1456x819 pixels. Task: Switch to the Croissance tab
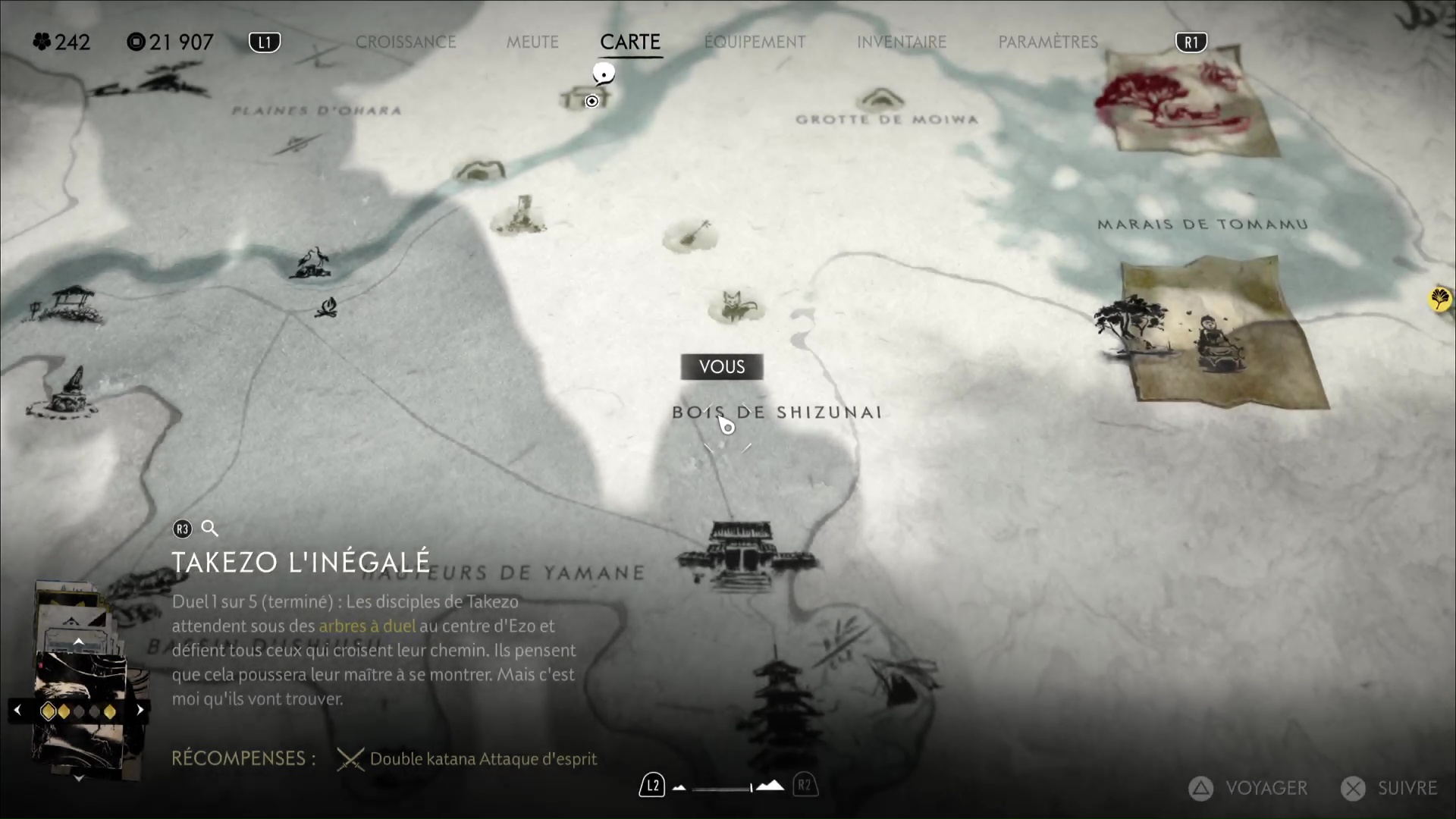coord(406,42)
